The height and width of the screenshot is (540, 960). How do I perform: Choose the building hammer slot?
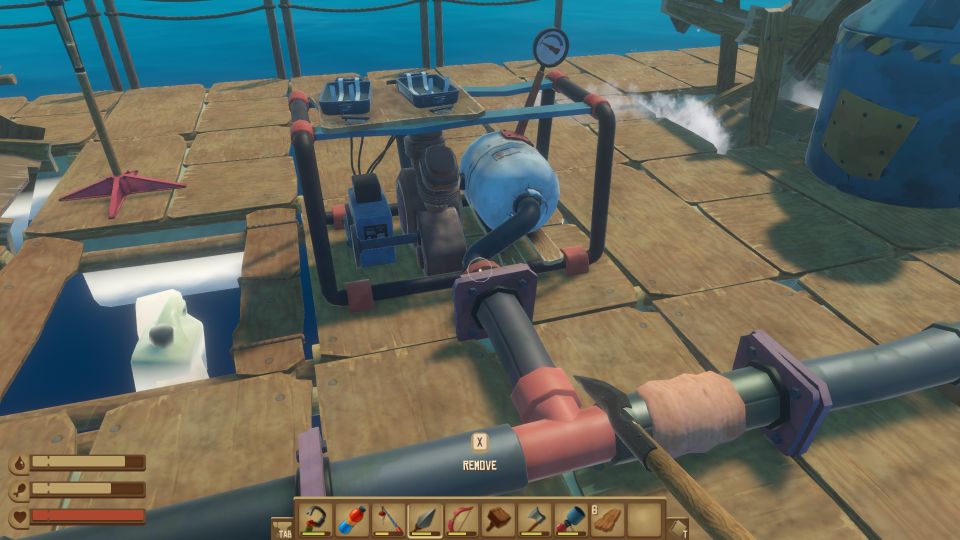point(497,519)
